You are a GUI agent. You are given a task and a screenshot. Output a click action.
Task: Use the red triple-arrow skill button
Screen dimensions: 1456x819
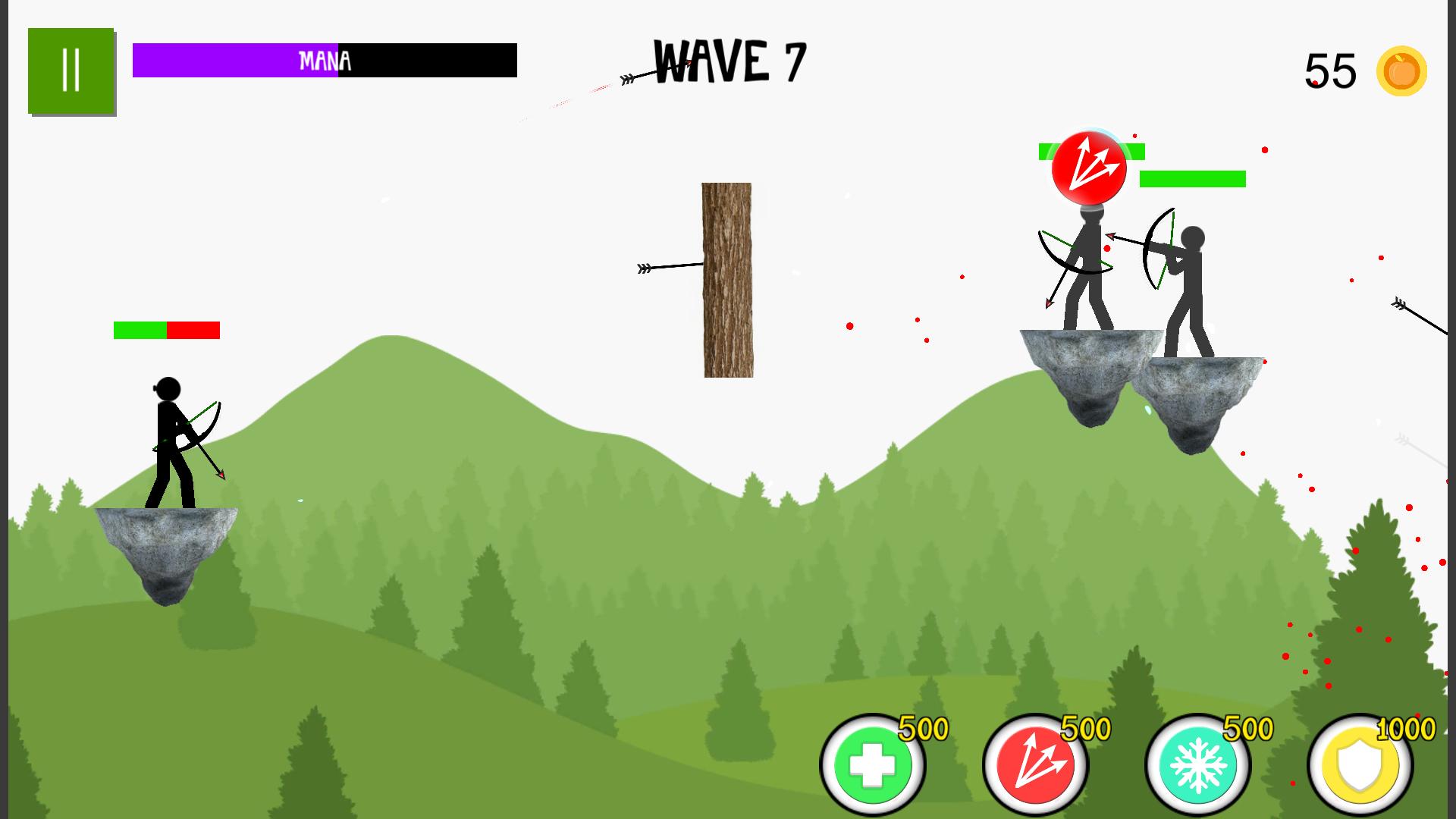1035,765
